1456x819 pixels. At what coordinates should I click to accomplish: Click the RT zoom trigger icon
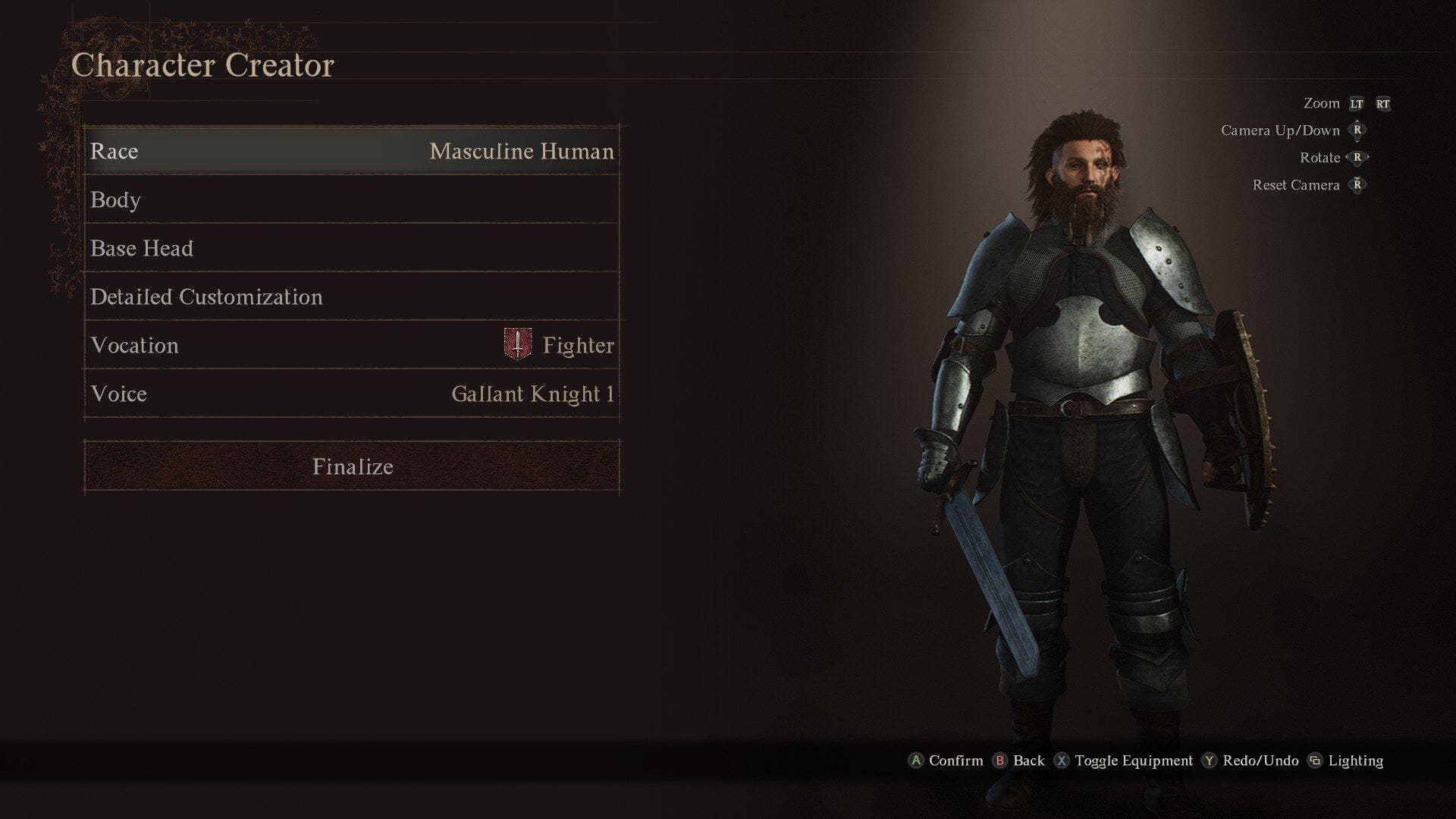(x=1385, y=103)
